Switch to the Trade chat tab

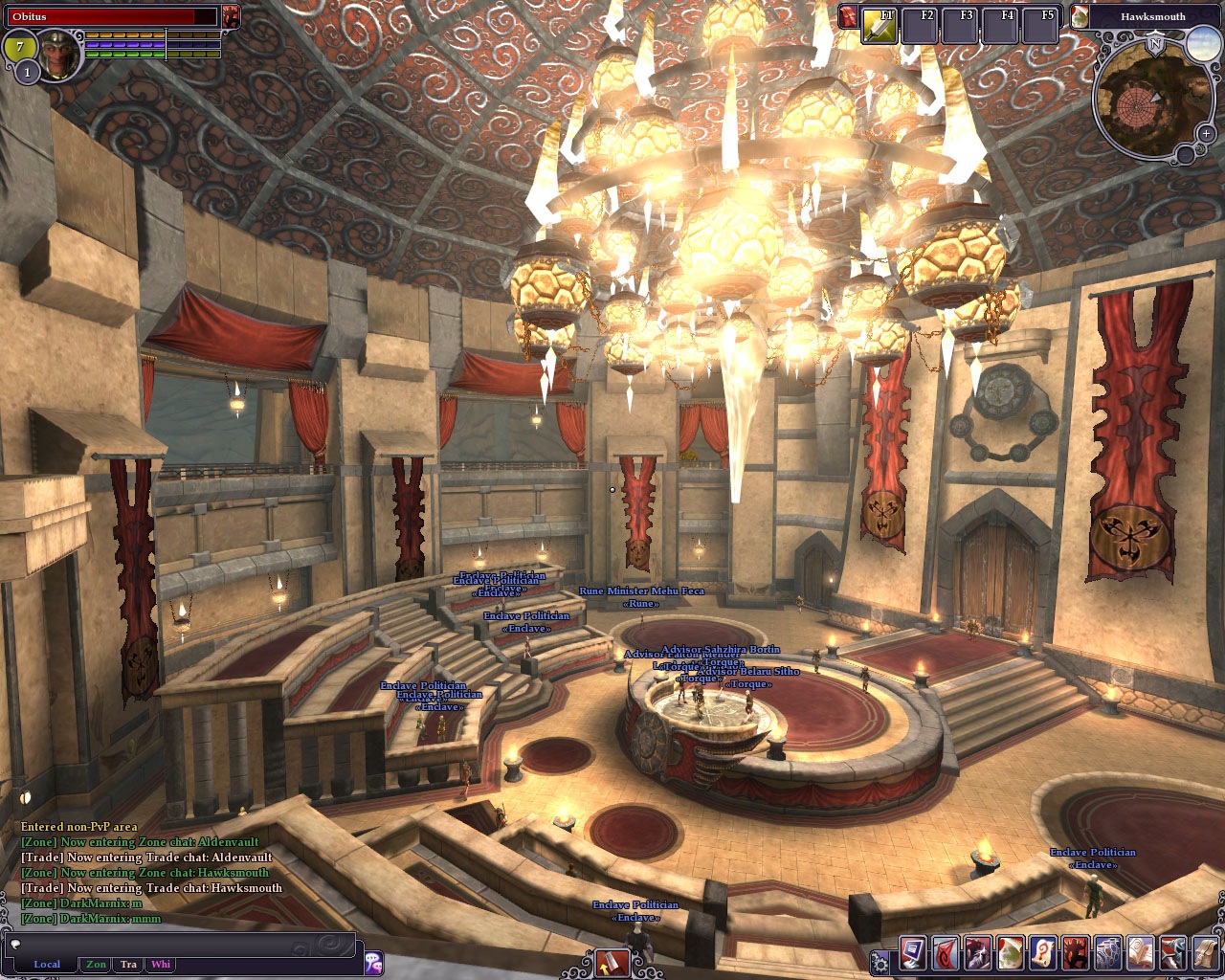pos(128,964)
